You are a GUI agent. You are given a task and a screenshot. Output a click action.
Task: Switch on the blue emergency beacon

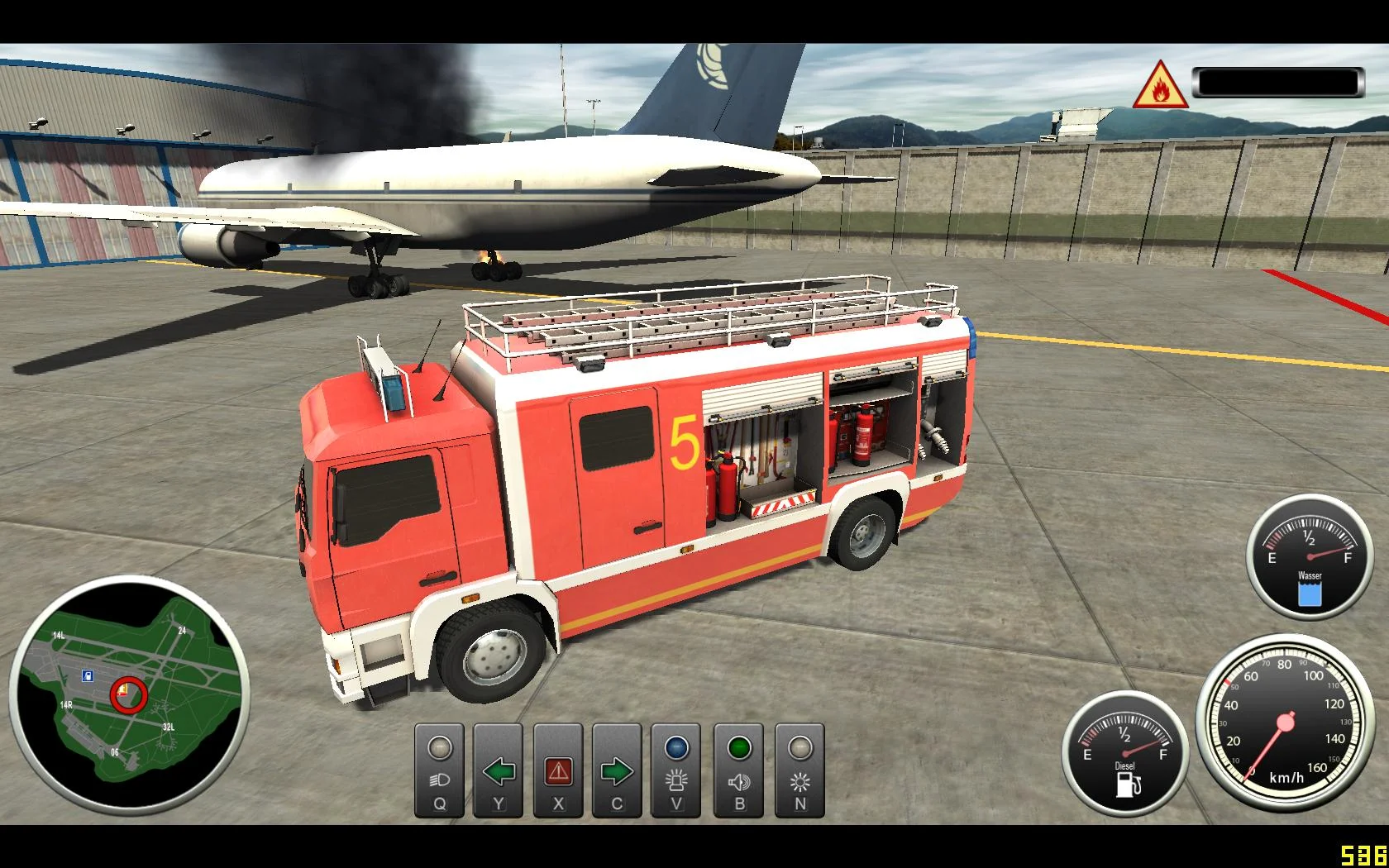[676, 770]
